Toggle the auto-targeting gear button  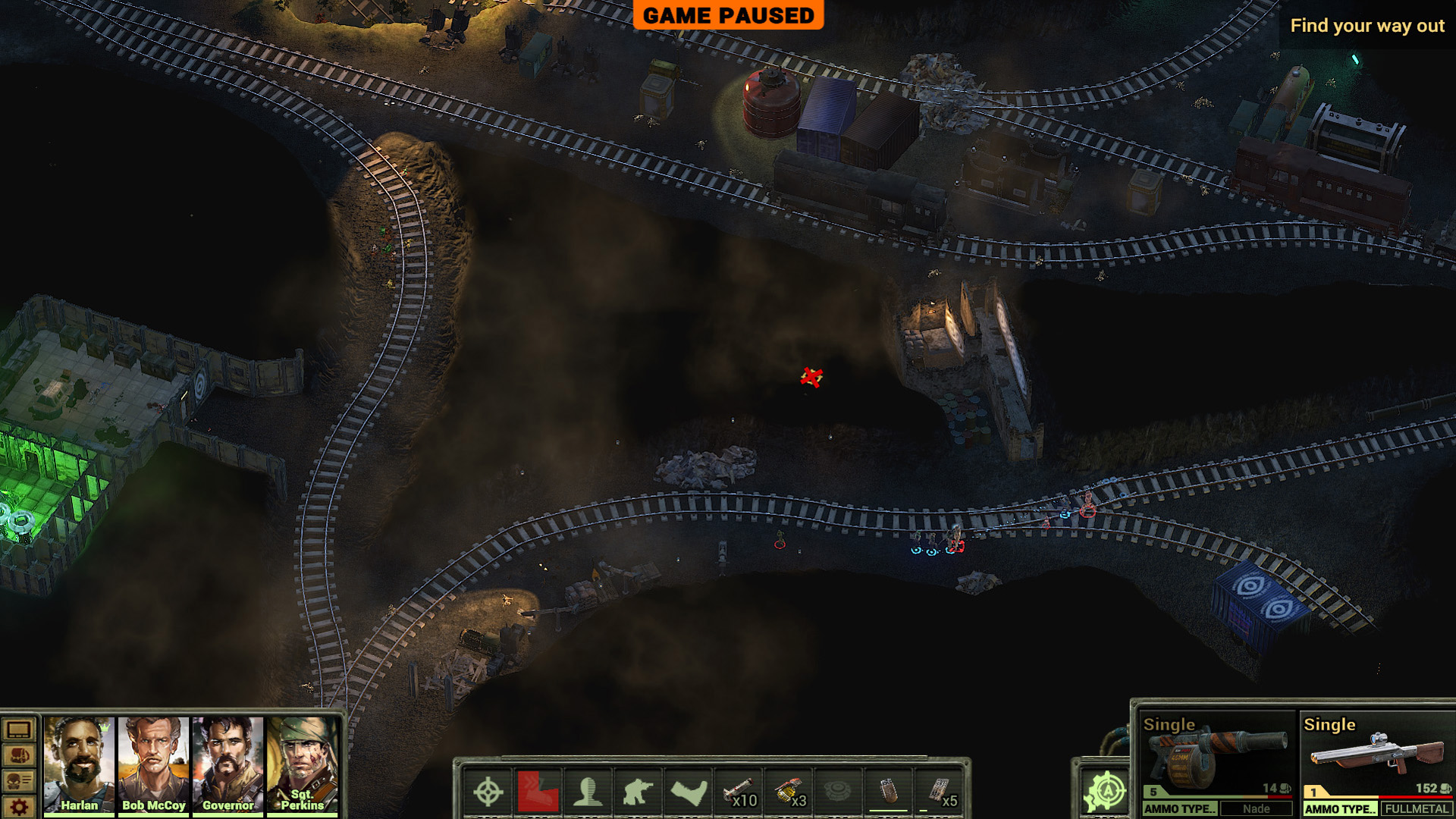1106,792
